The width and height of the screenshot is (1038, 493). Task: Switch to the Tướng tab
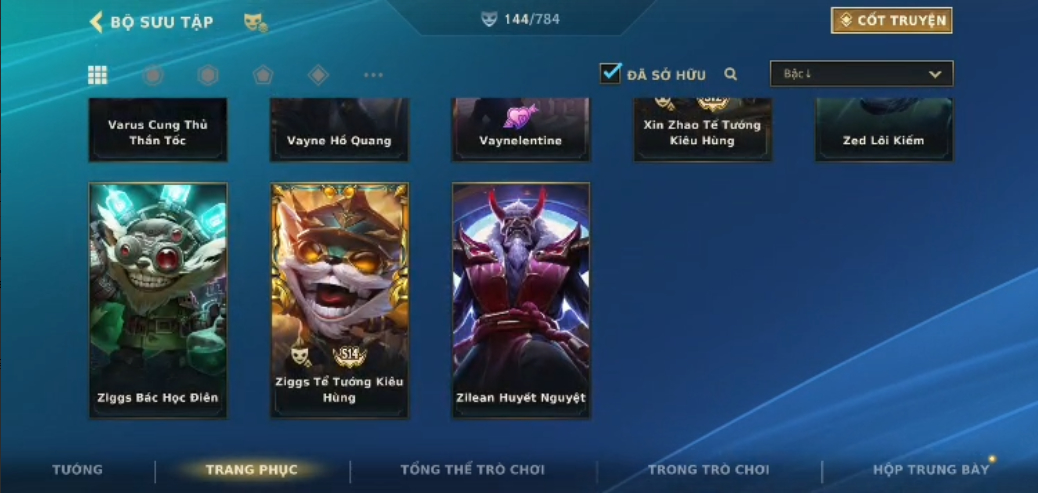click(x=77, y=470)
